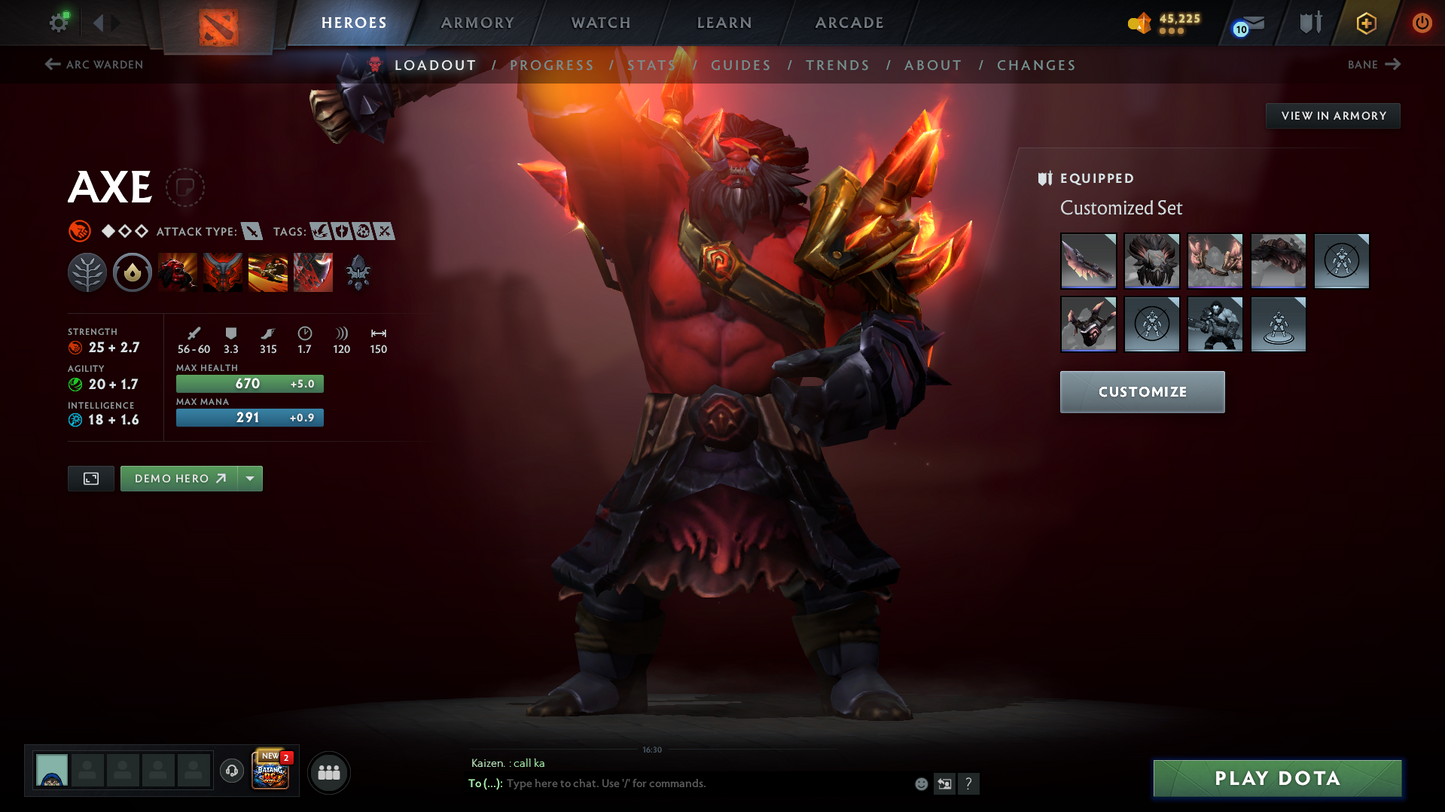Screen dimensions: 1445x812
Task: Select the Berserker's Call ability icon
Action: pos(177,271)
